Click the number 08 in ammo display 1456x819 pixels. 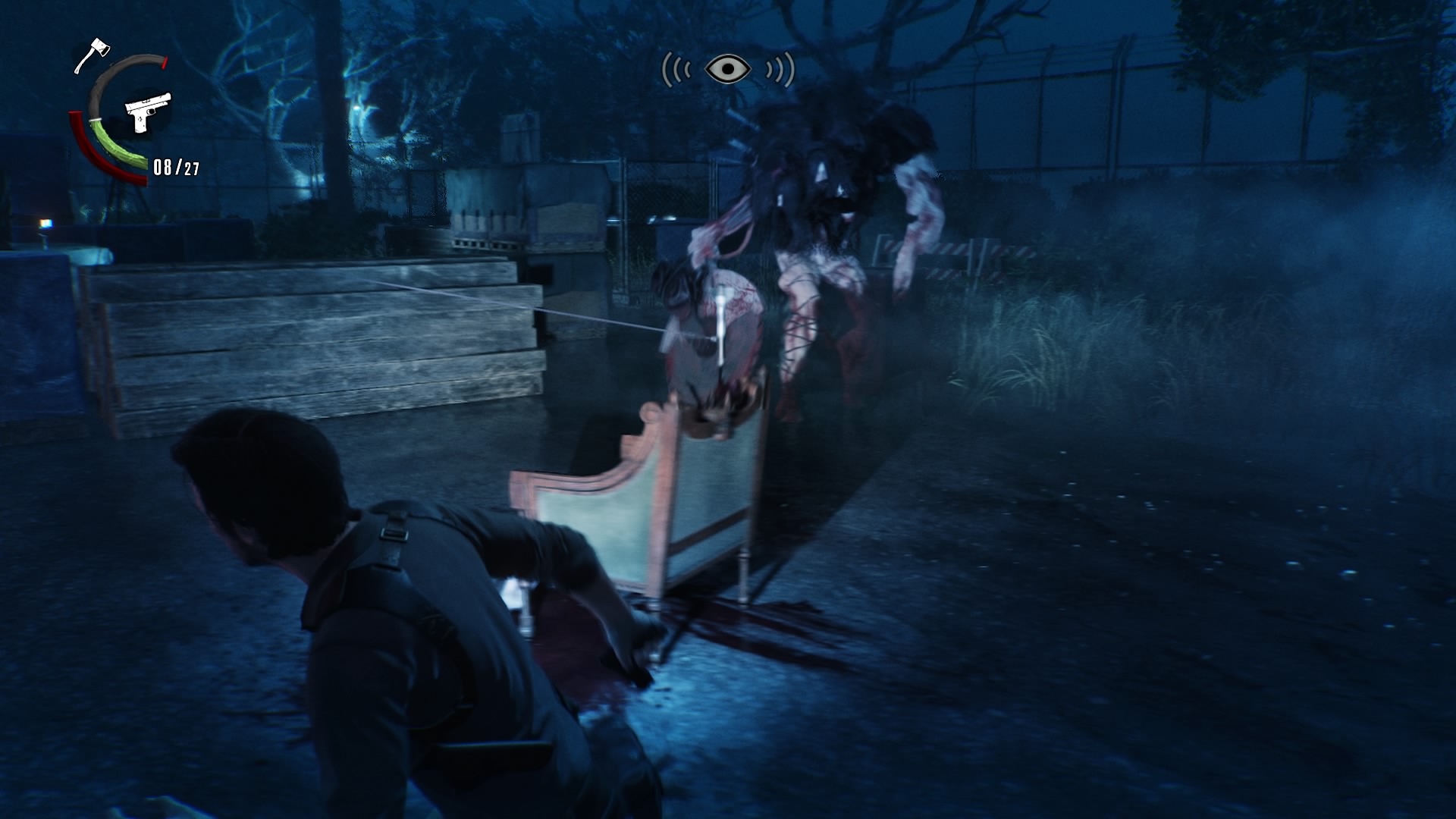[x=163, y=168]
